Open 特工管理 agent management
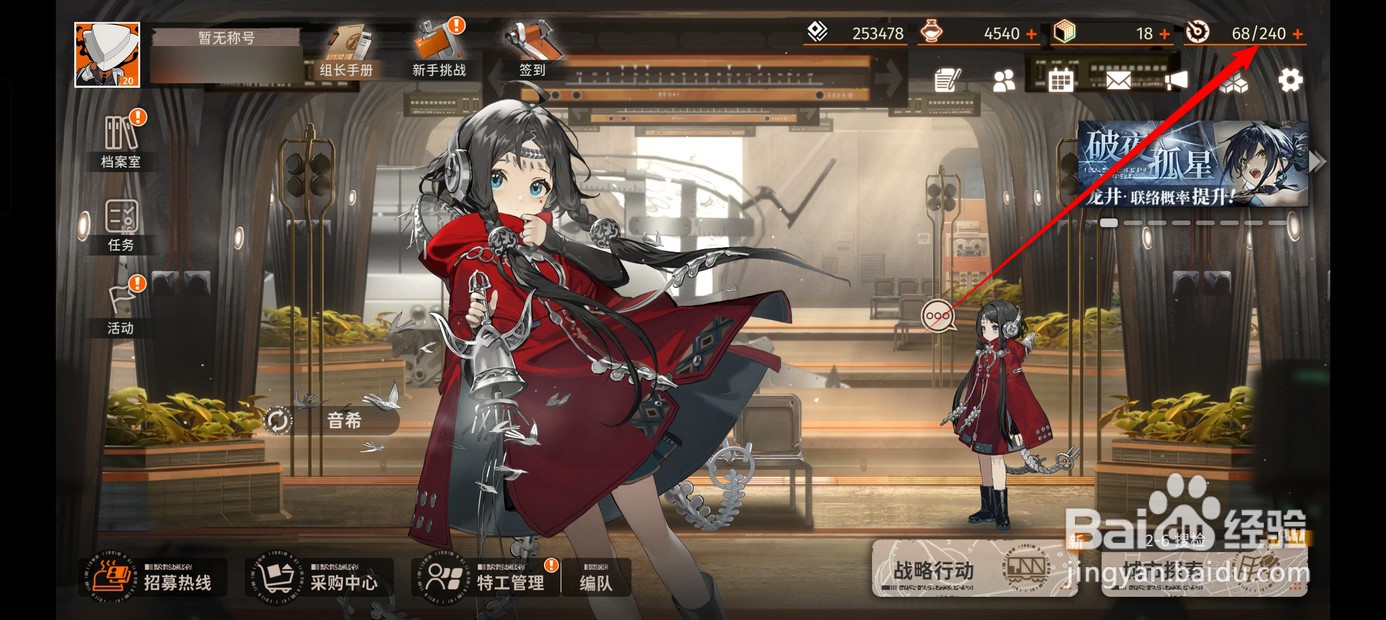This screenshot has width=1386, height=620. pyautogui.click(x=485, y=578)
